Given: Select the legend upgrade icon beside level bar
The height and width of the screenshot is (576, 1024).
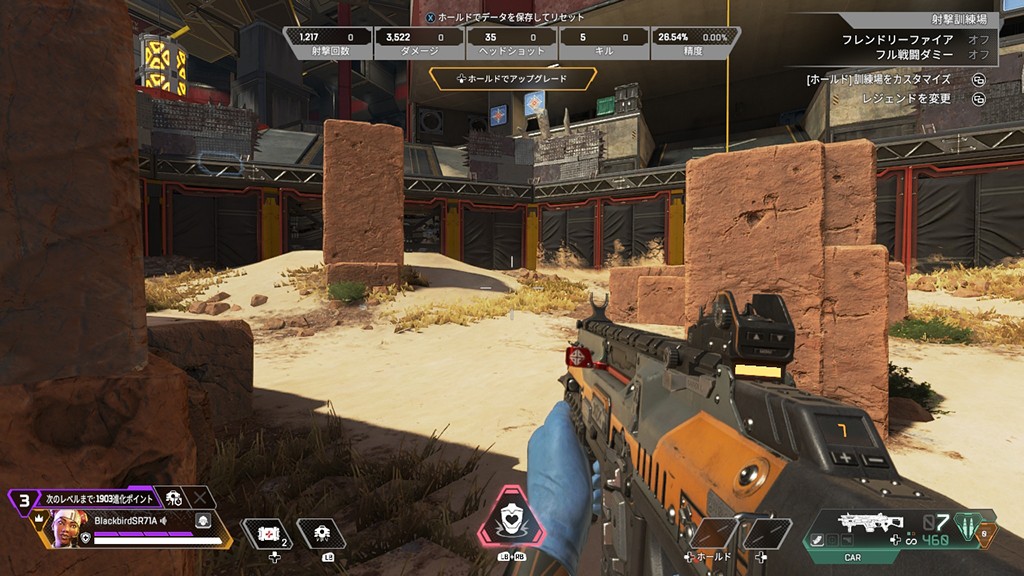Looking at the screenshot, I should click(x=175, y=498).
